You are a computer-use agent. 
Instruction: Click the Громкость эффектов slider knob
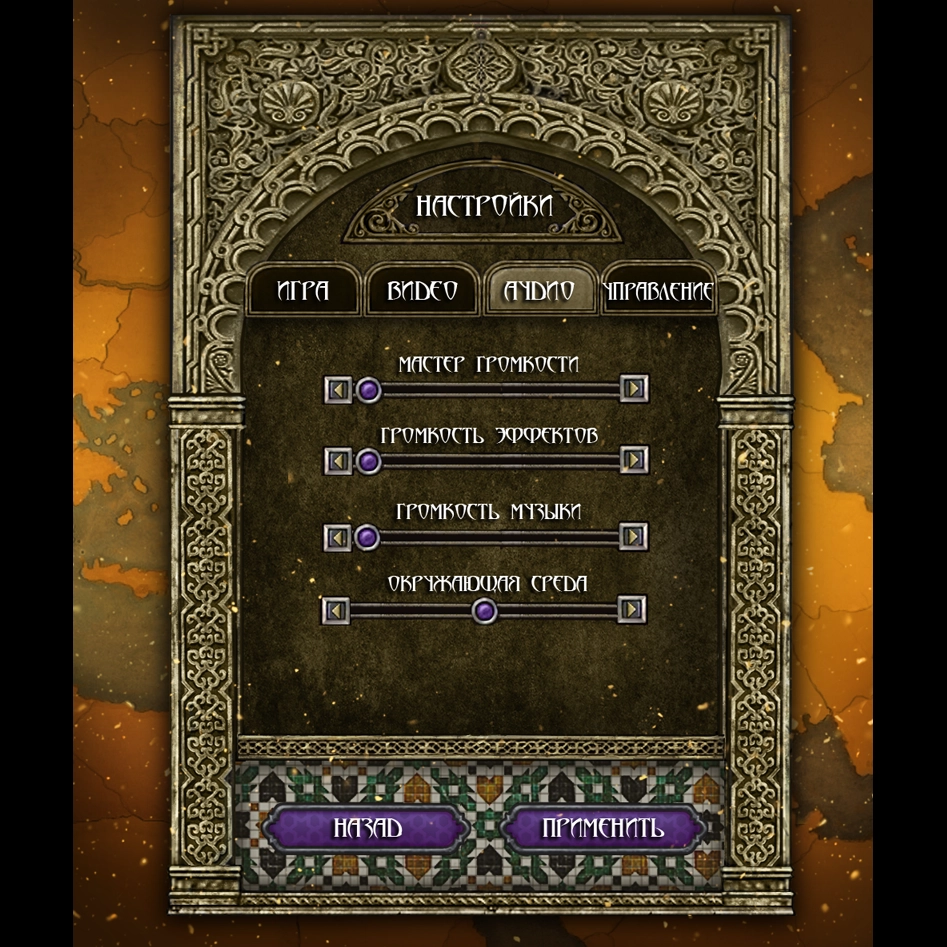(369, 461)
